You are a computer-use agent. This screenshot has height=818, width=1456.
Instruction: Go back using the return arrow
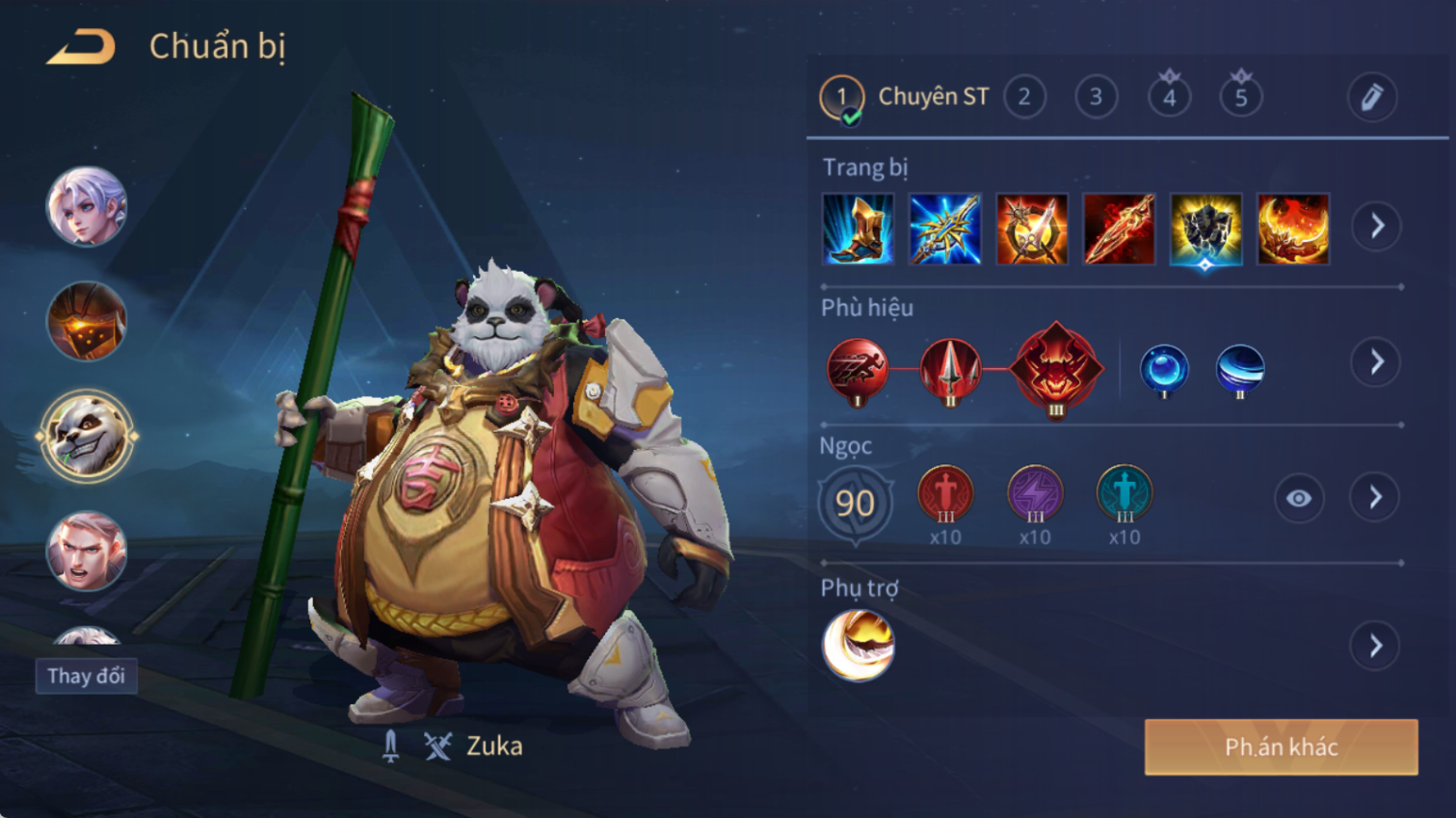pyautogui.click(x=81, y=47)
